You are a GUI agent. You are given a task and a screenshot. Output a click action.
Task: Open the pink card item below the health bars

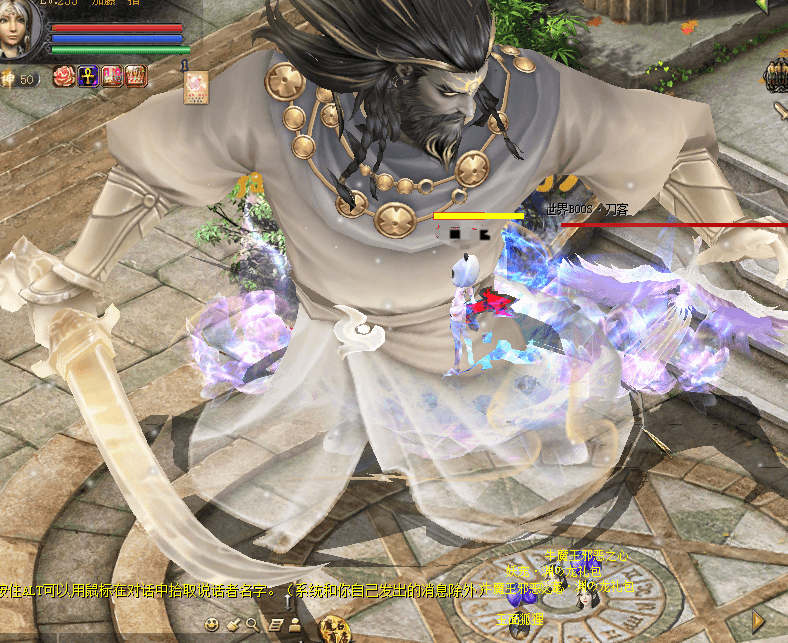[x=195, y=87]
